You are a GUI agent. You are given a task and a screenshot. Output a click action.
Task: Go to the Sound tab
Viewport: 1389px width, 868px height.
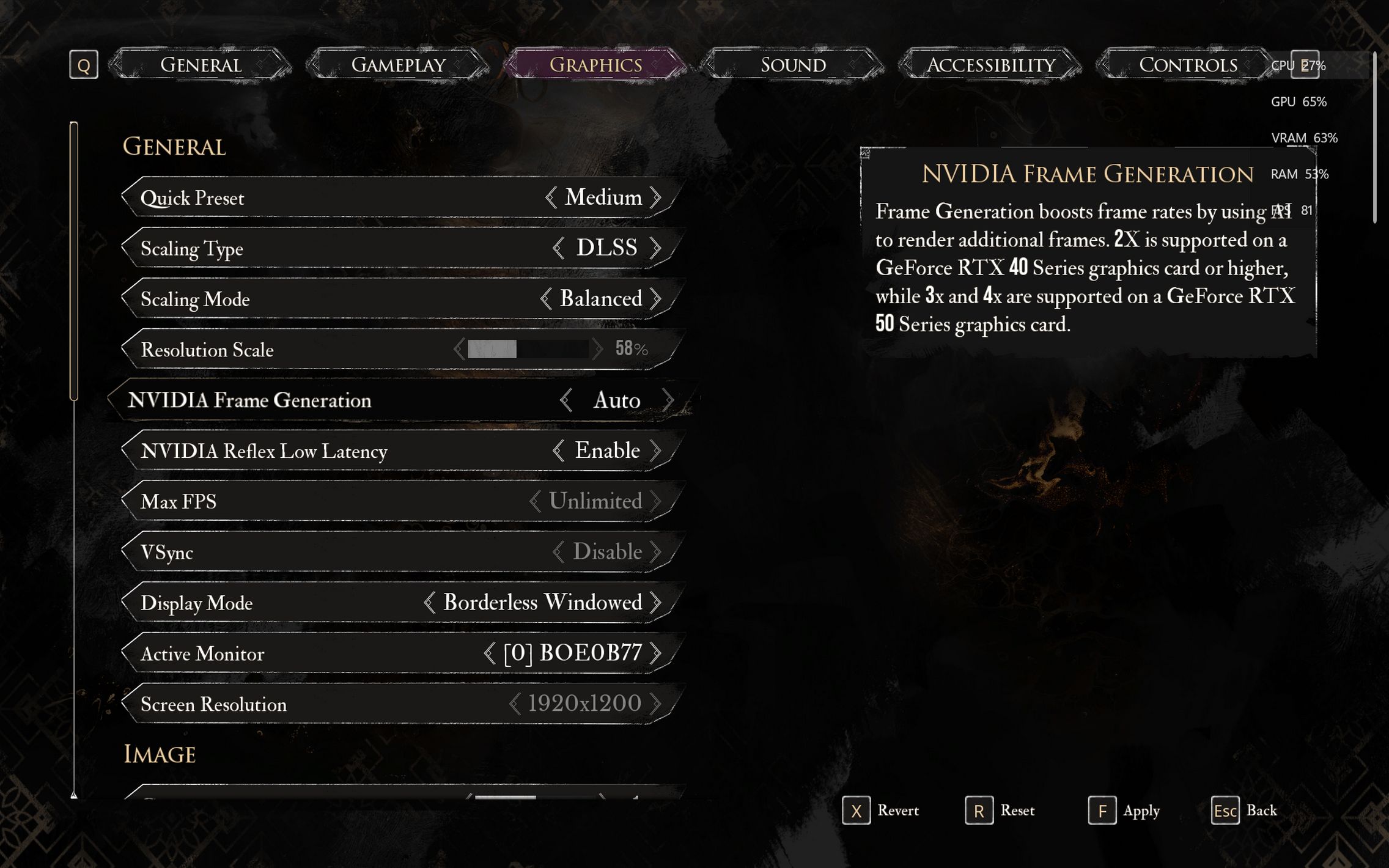793,65
